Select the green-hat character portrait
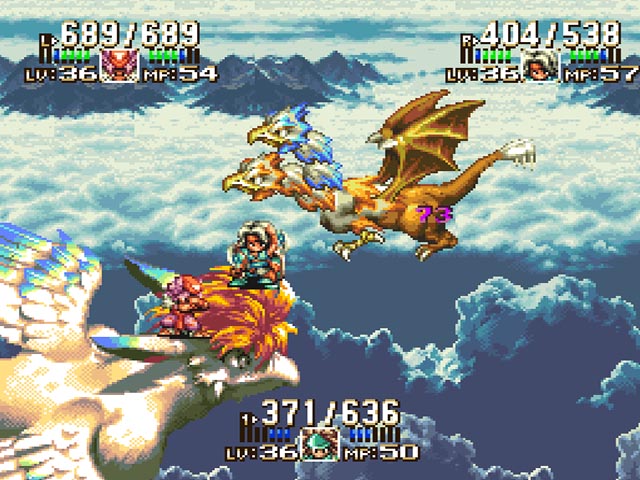Screen dimensions: 640x480 point(322,443)
